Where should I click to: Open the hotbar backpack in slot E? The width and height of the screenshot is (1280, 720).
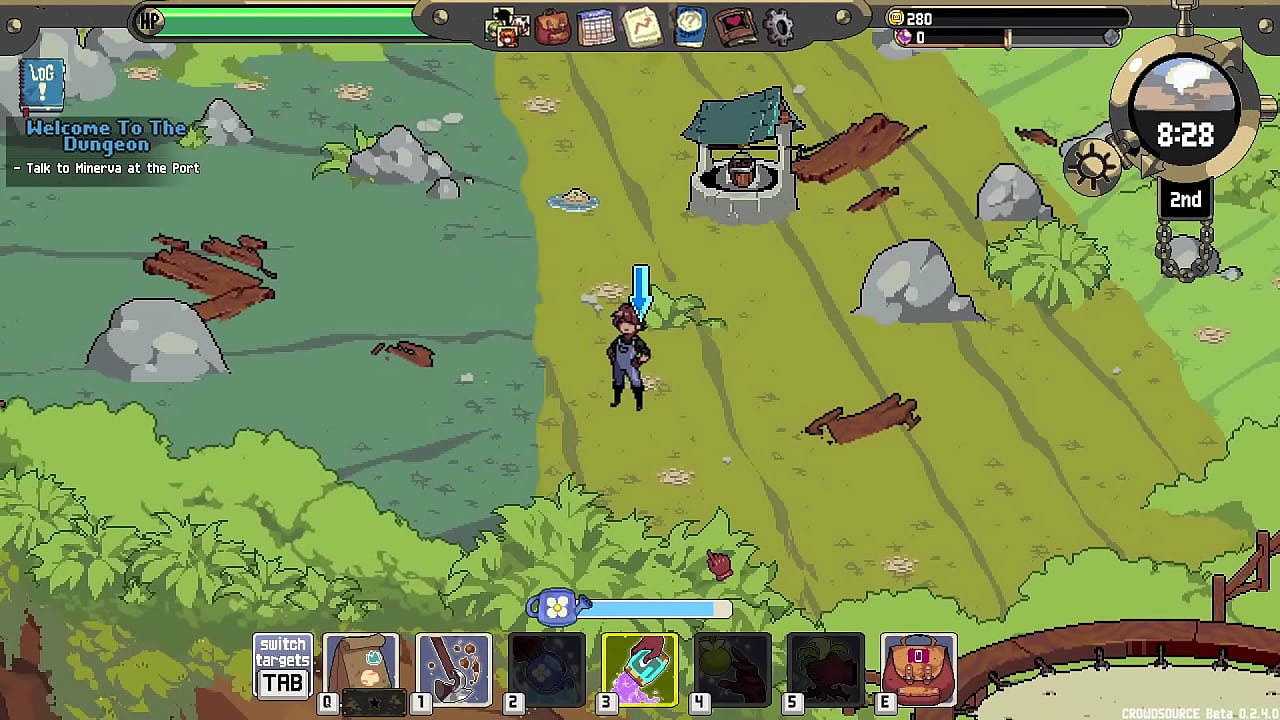click(x=919, y=666)
